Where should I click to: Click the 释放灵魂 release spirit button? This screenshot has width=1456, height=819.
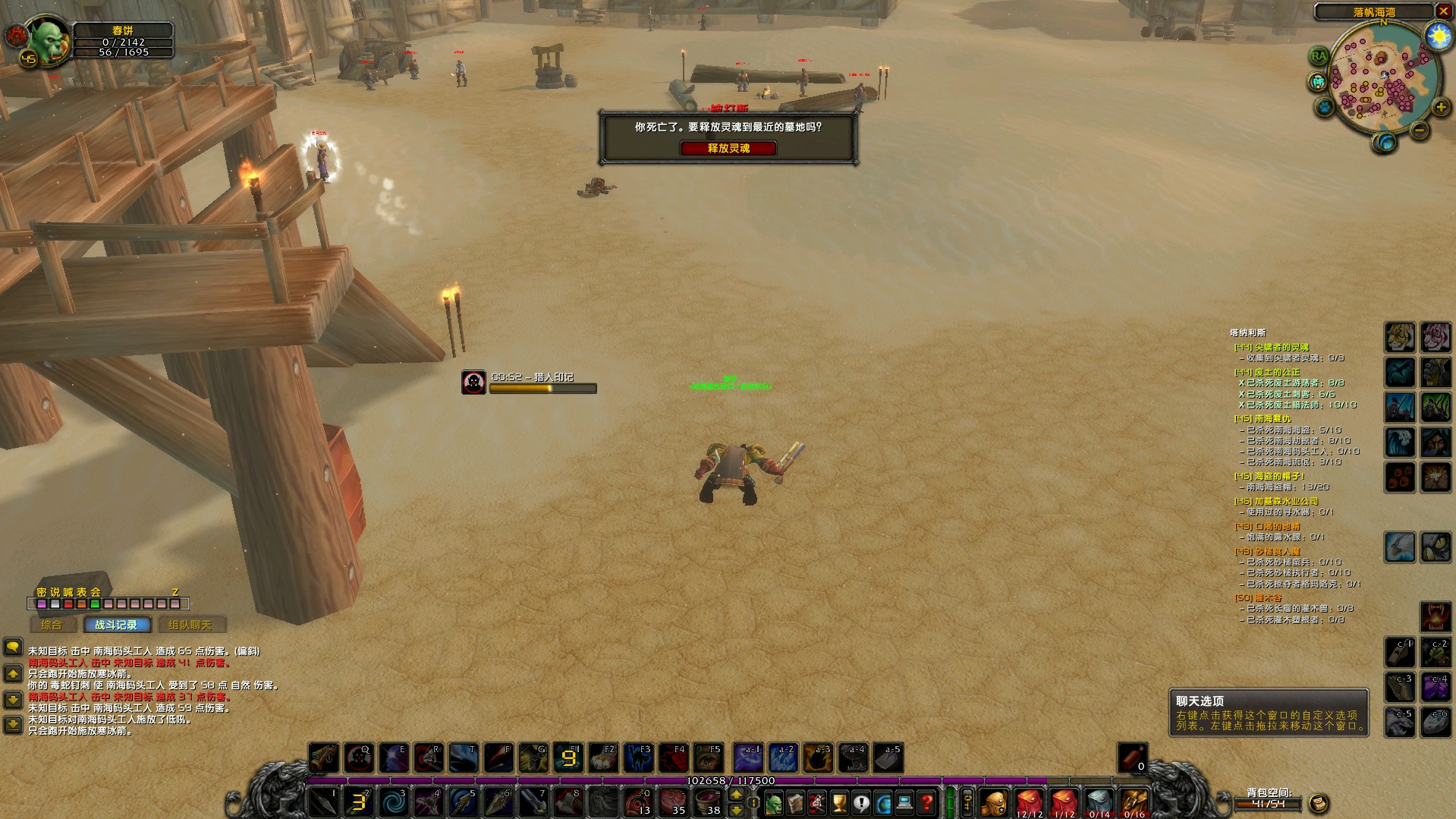coord(728,148)
